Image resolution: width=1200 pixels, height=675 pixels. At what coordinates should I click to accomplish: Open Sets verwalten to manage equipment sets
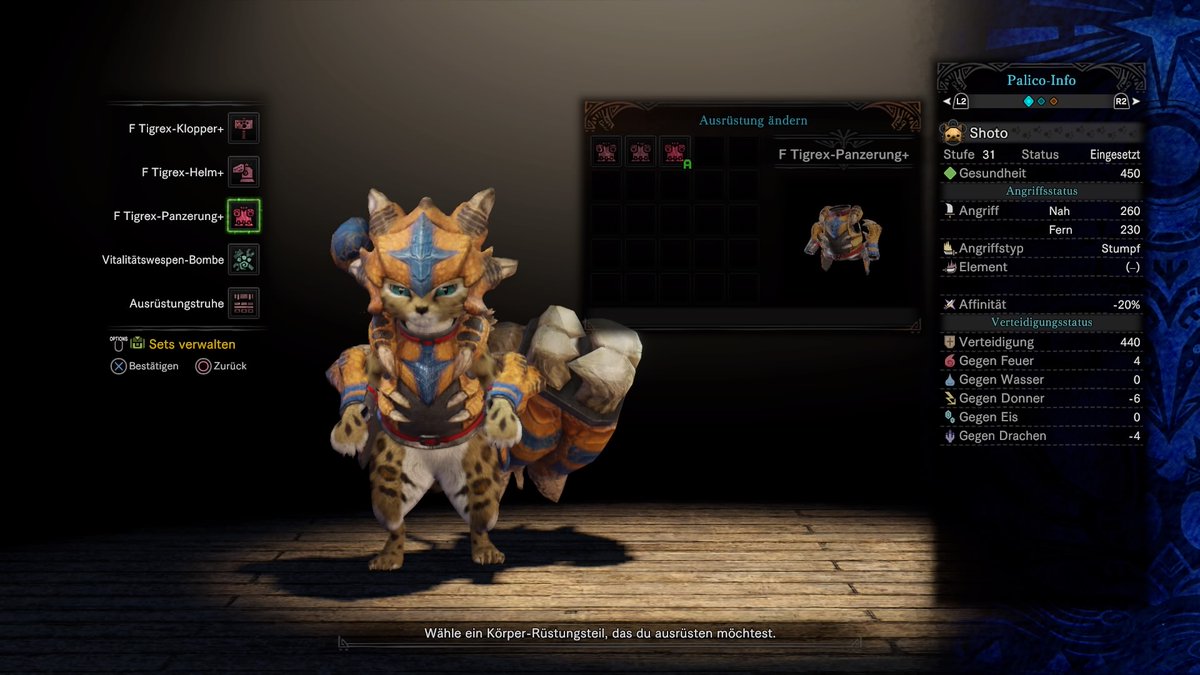[x=191, y=344]
